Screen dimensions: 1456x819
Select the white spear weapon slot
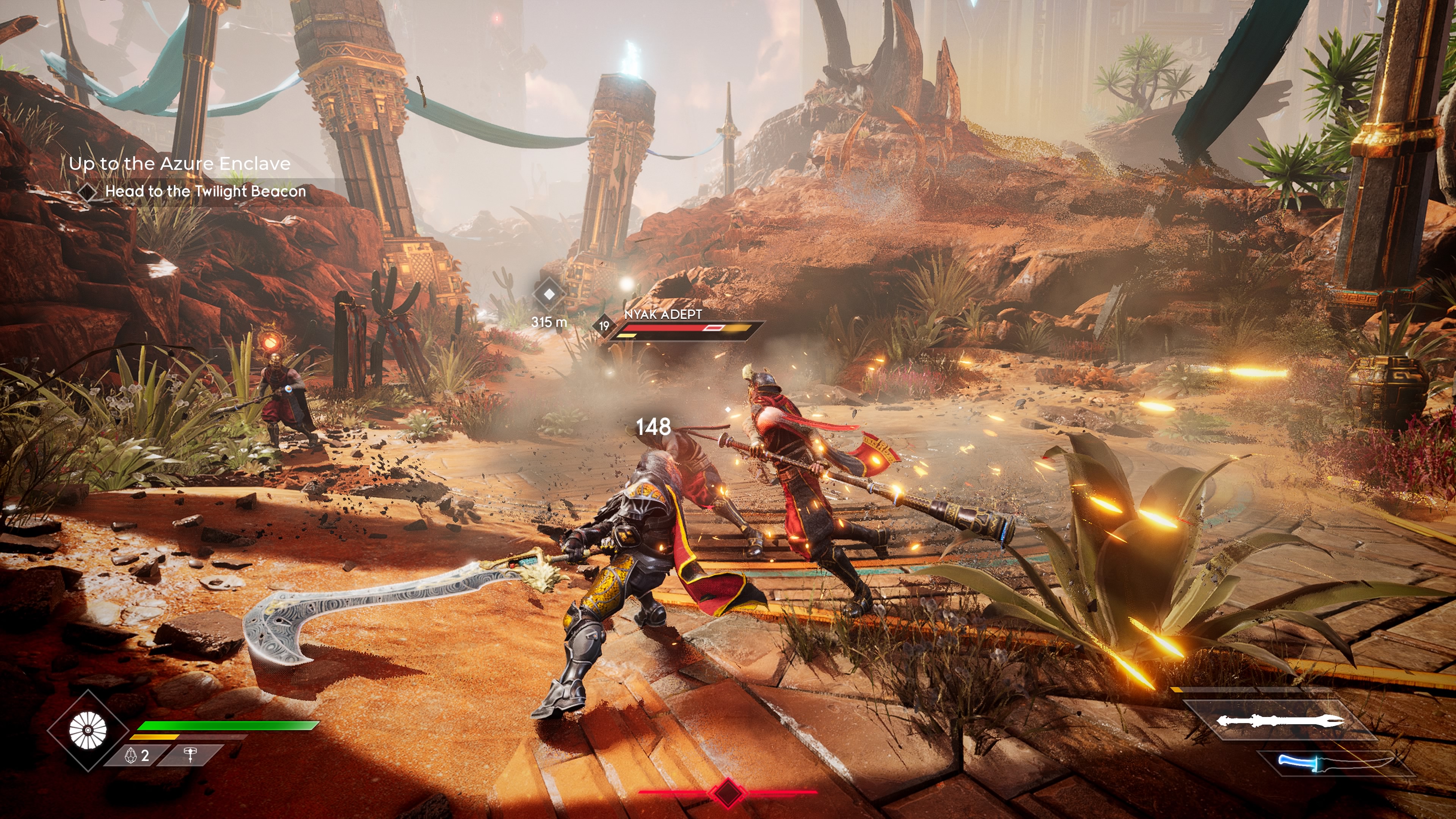click(x=1280, y=721)
